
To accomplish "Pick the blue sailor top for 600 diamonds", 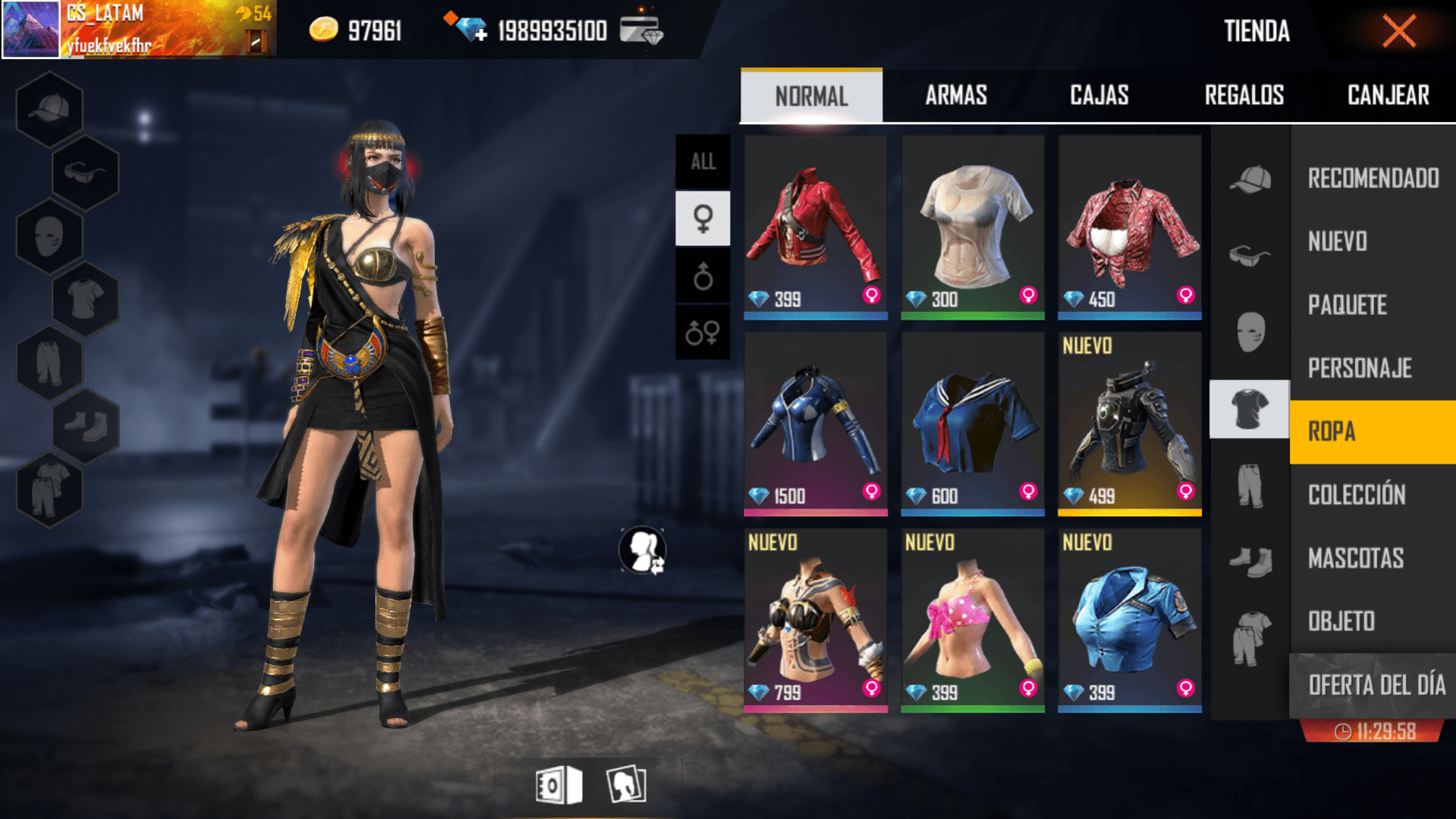I will (x=972, y=424).
